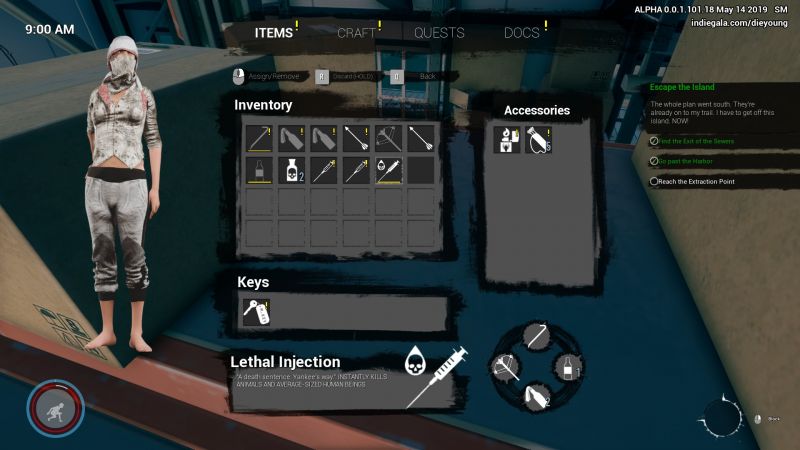
Task: Select the molotov slot on the quick wheel
Action: 537,396
